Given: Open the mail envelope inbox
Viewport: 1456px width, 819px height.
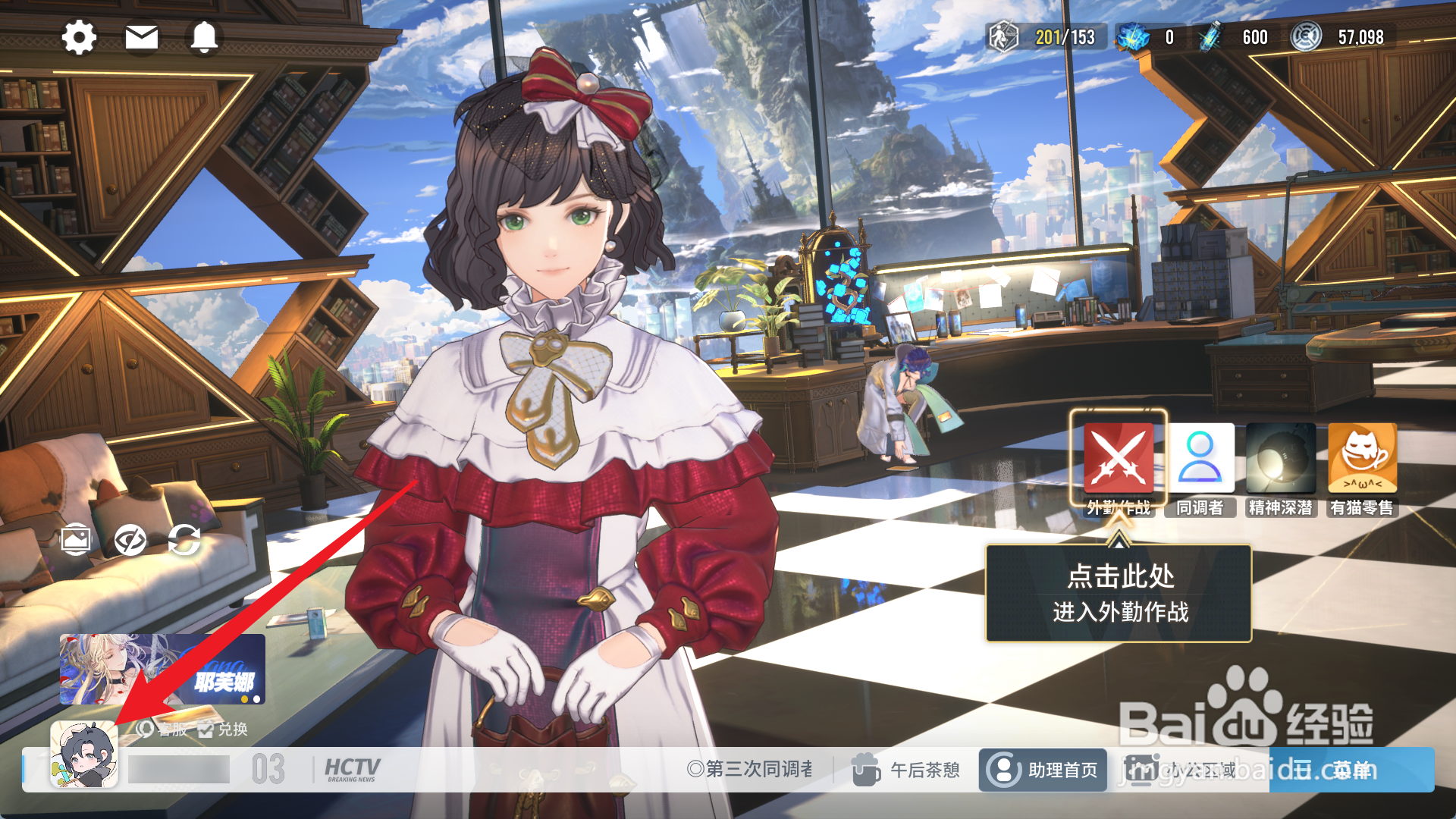Looking at the screenshot, I should pyautogui.click(x=142, y=36).
